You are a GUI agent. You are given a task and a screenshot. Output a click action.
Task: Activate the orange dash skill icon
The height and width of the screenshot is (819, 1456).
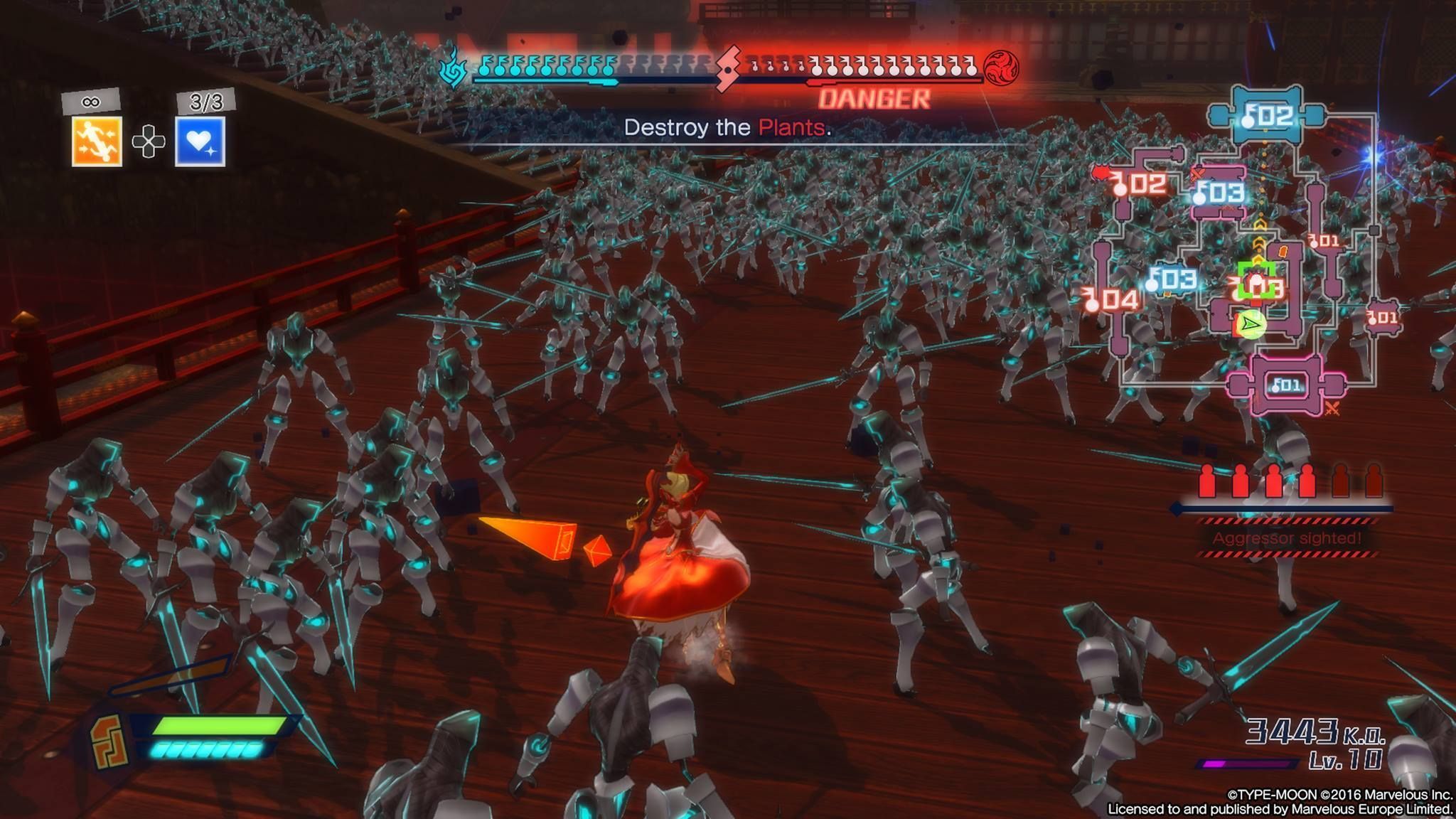click(97, 141)
